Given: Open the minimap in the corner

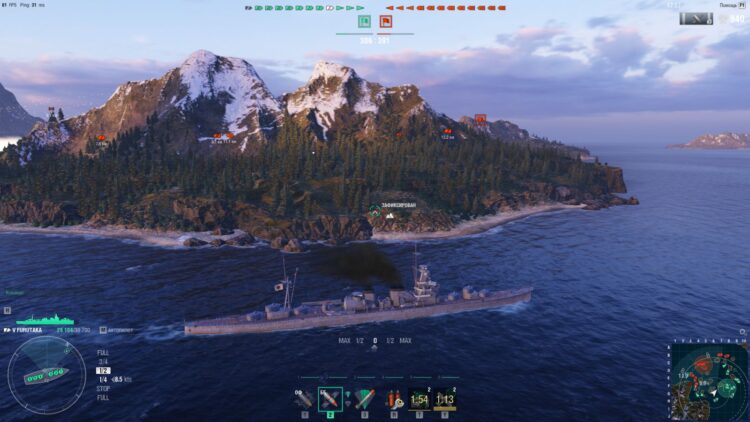Looking at the screenshot, I should click(x=707, y=381).
